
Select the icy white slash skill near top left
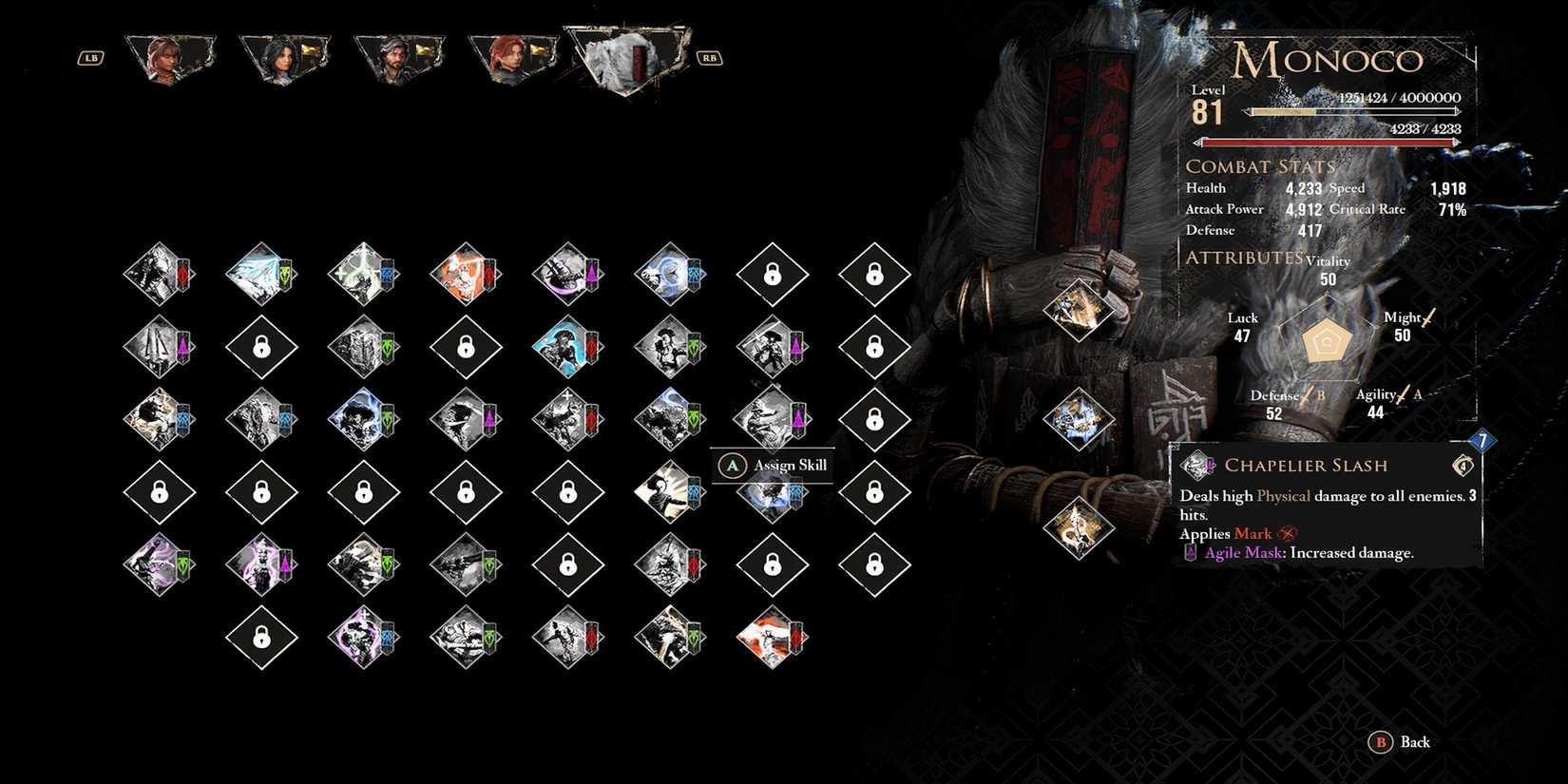(x=261, y=276)
